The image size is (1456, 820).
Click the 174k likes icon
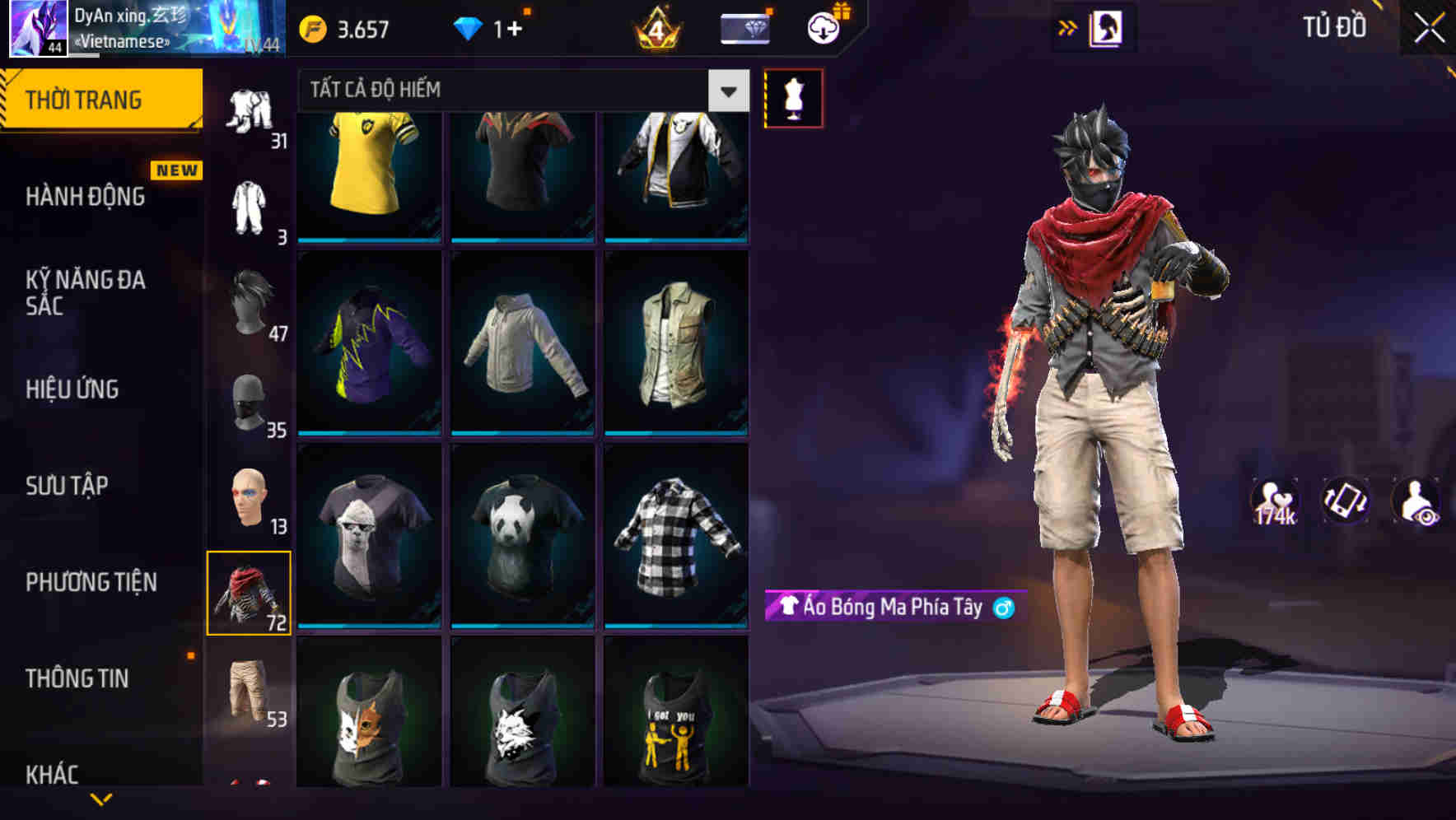pyautogui.click(x=1276, y=500)
